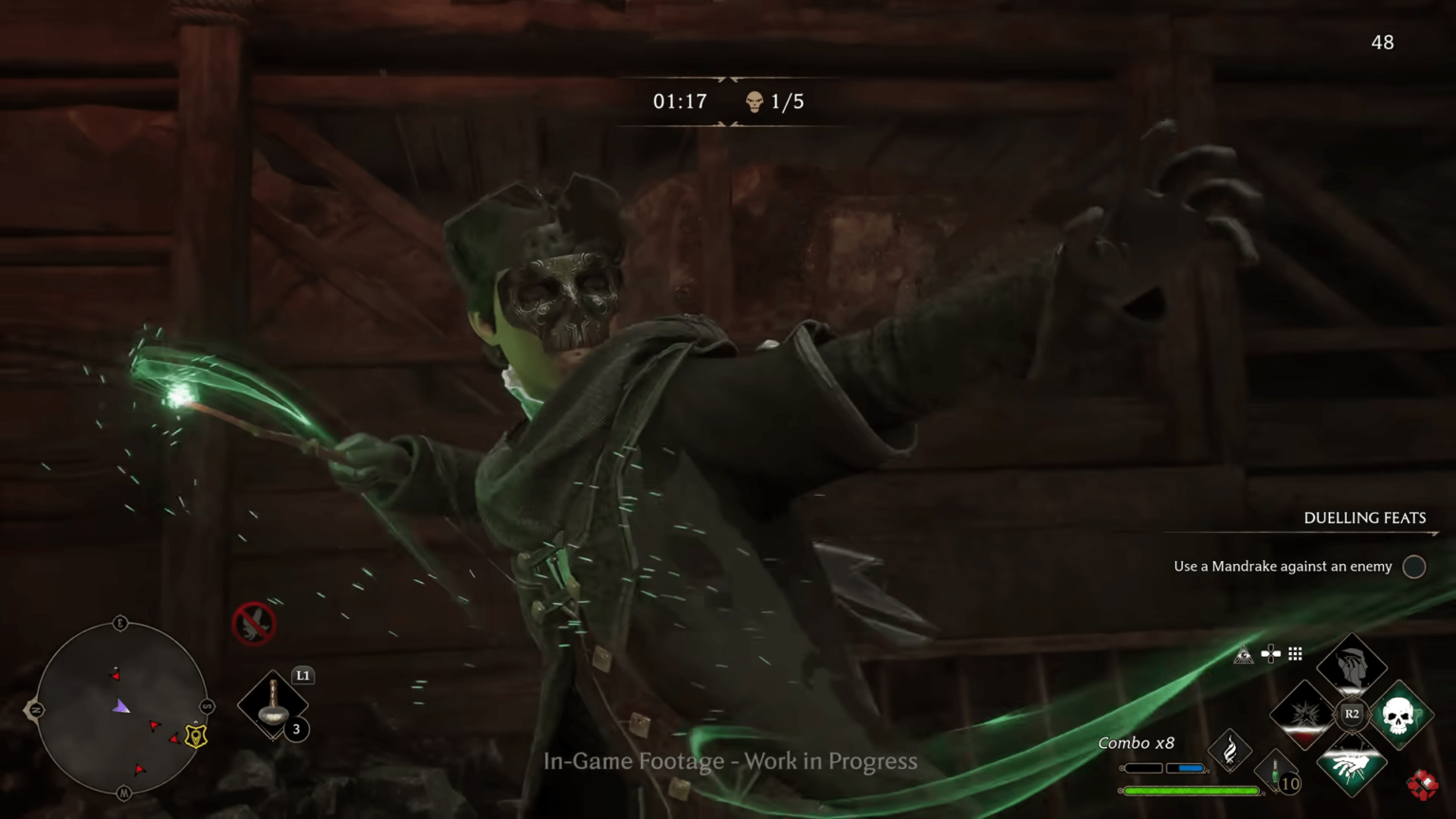
Task: Click the flame ancient magic icon near the combo counter
Action: (1230, 749)
